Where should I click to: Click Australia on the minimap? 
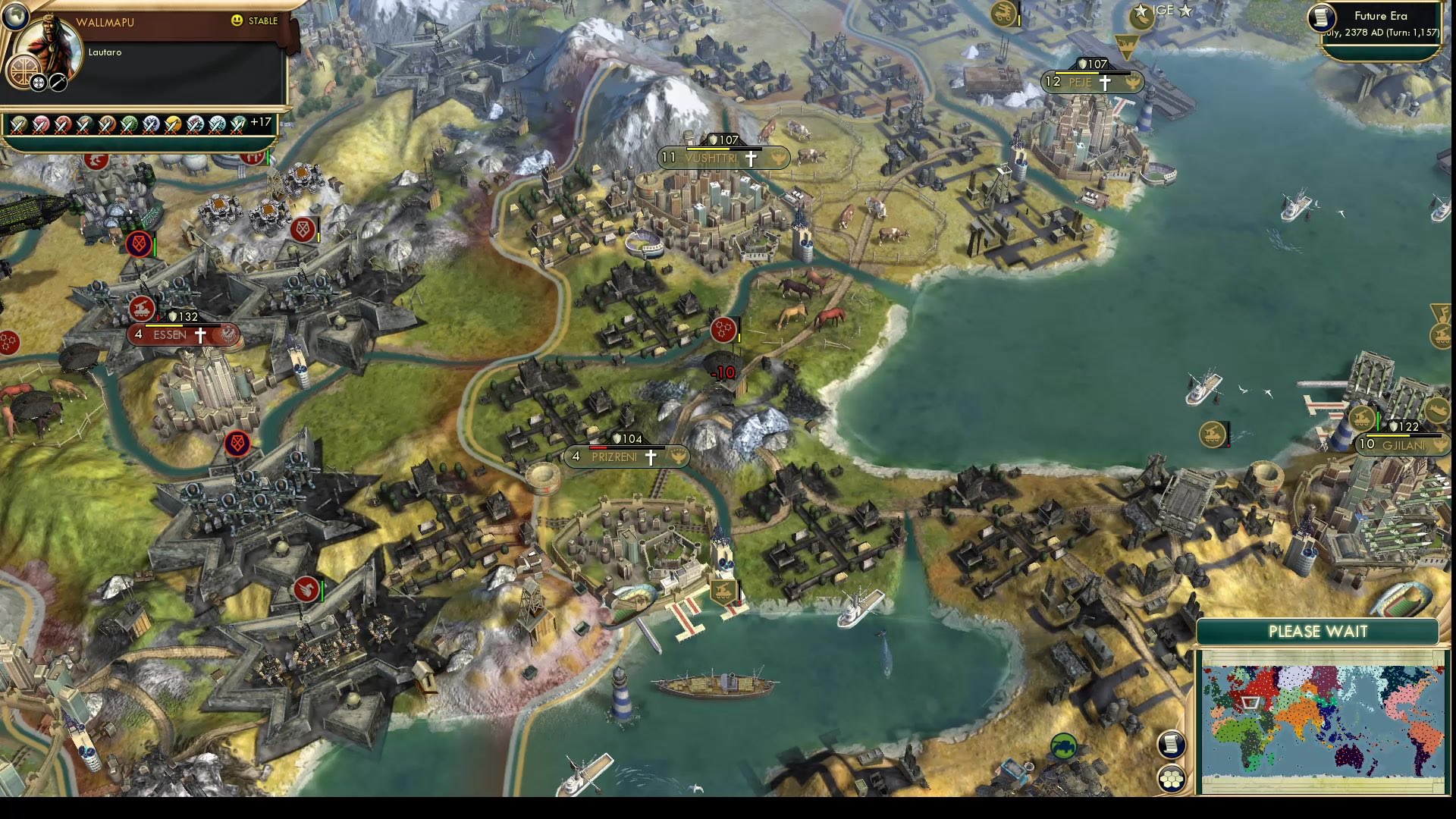(1348, 756)
